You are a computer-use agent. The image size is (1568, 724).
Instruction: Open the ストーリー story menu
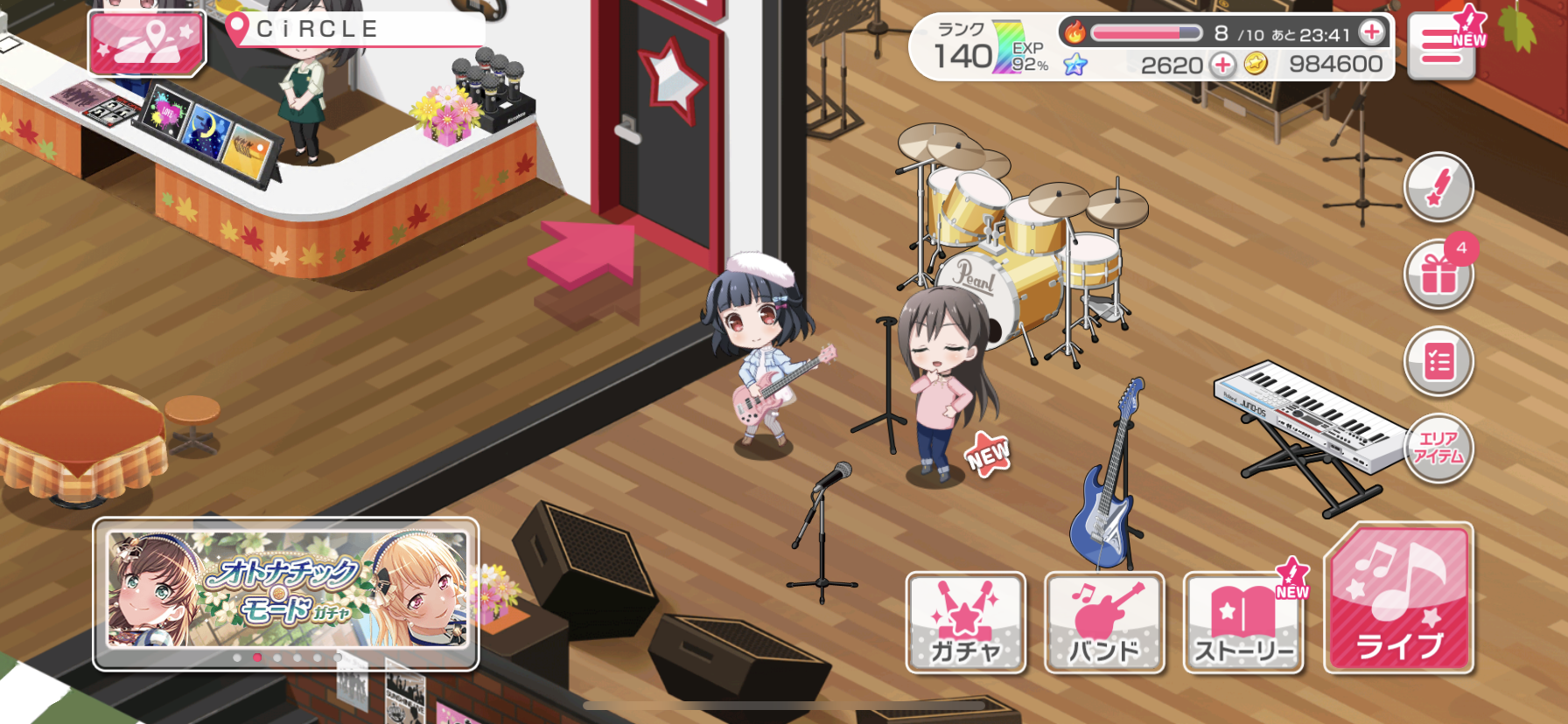pyautogui.click(x=1243, y=623)
